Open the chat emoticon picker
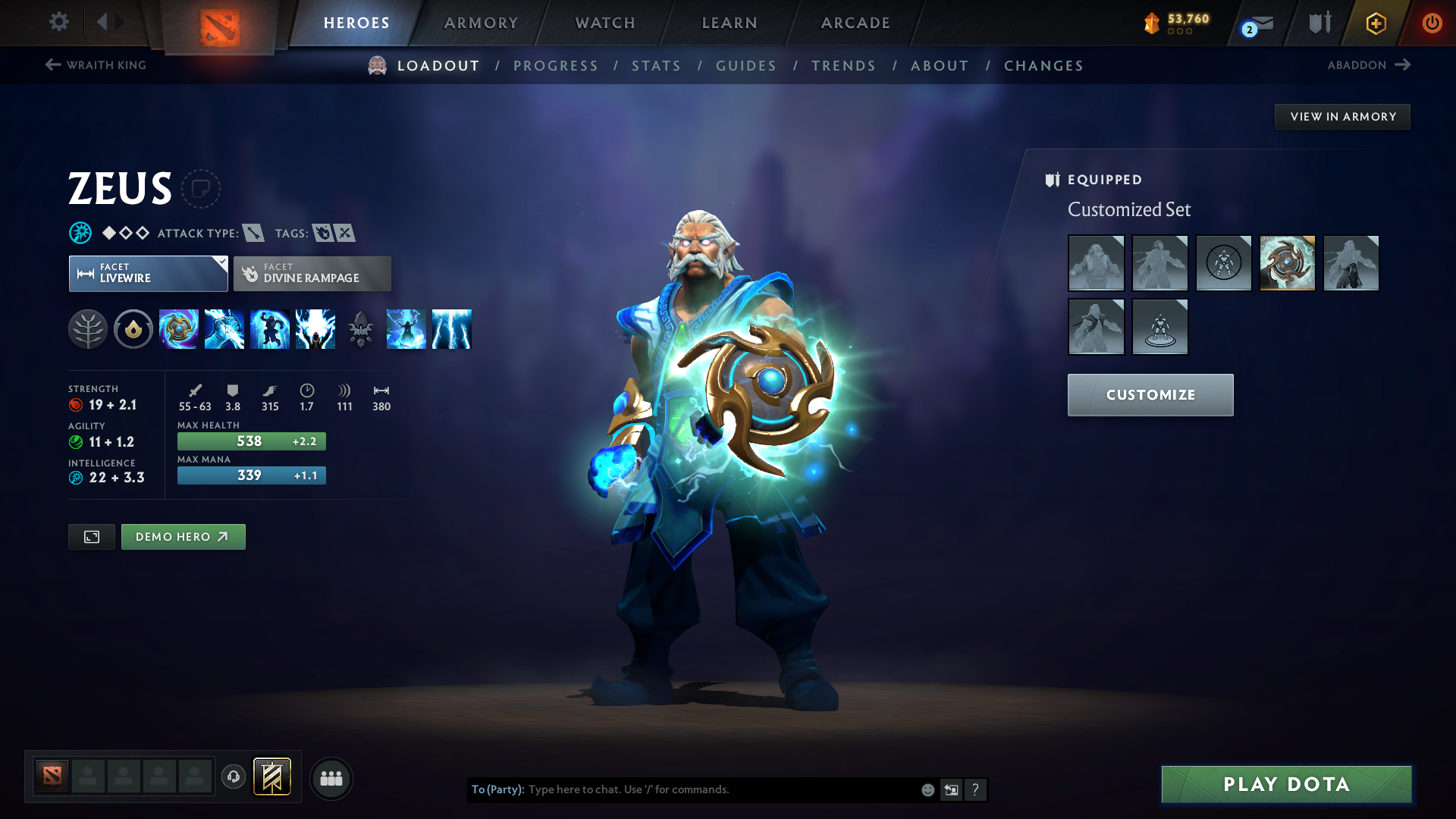 point(927,789)
